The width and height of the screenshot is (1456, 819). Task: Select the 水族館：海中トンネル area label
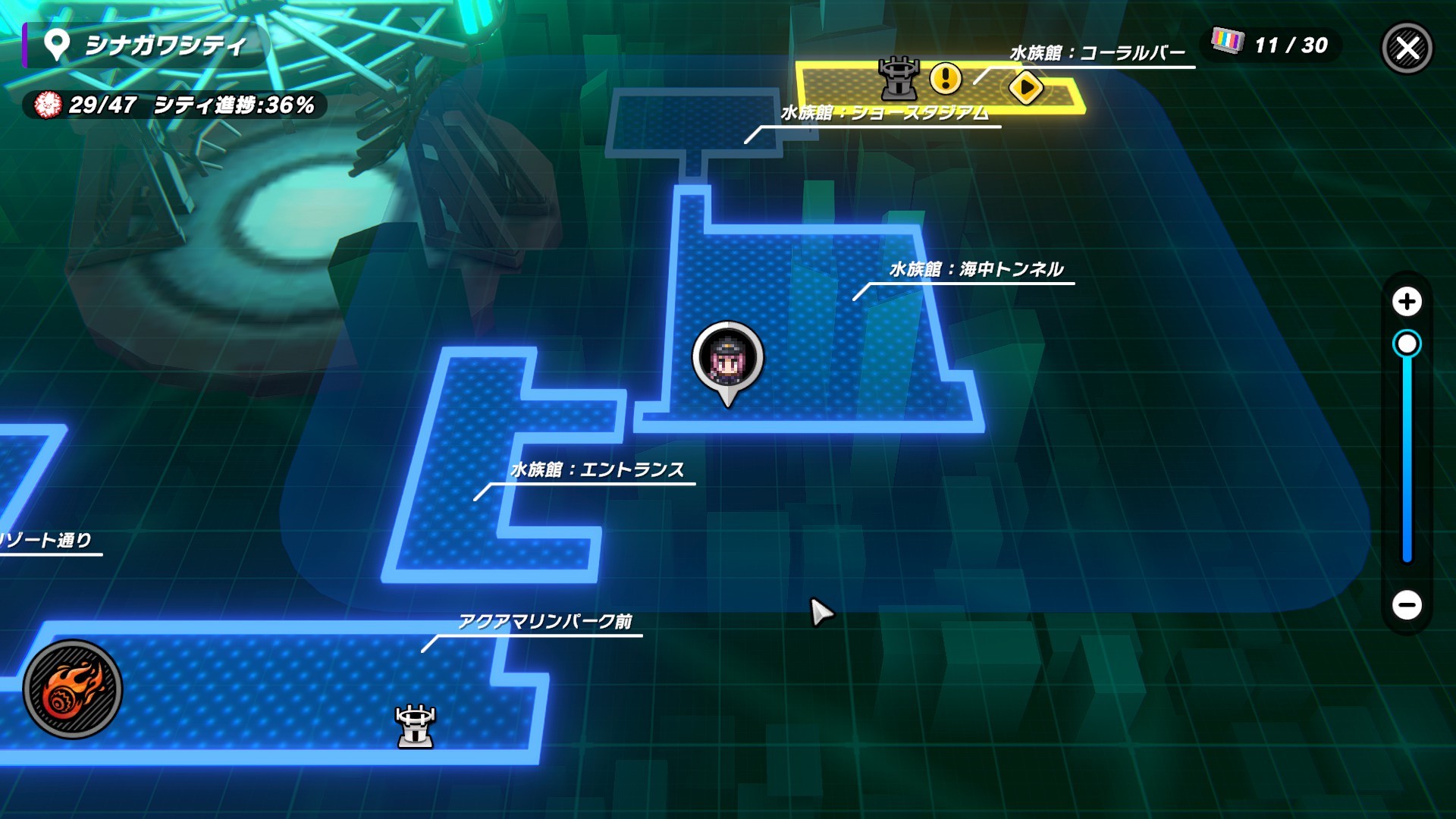tap(976, 269)
